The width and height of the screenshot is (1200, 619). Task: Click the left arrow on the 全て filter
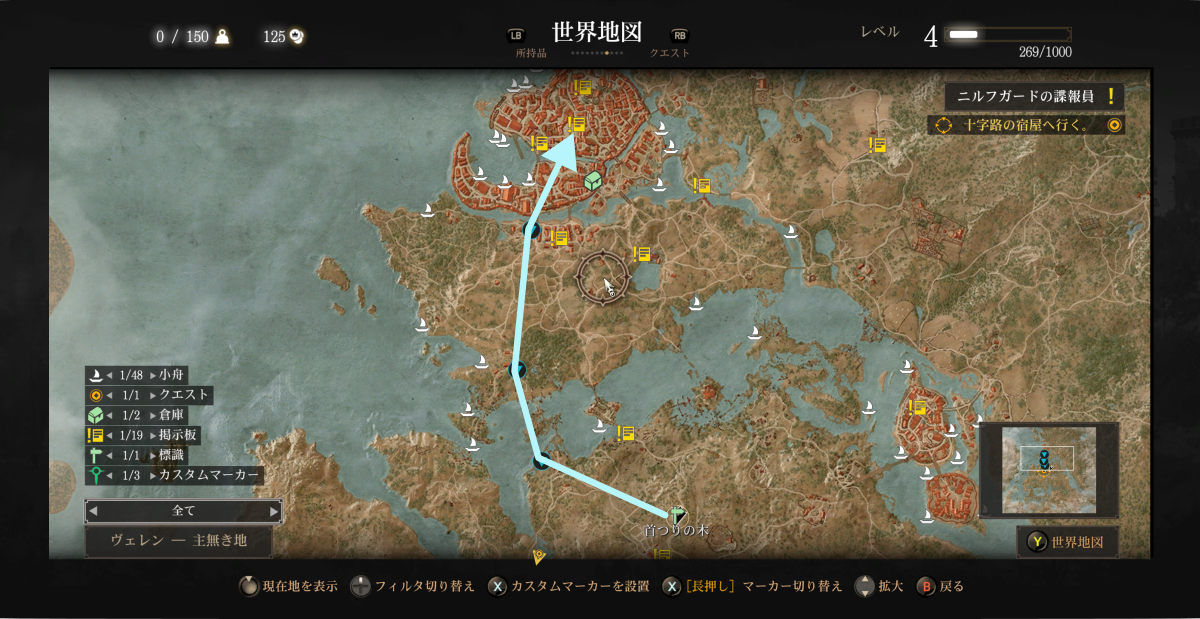tap(93, 511)
